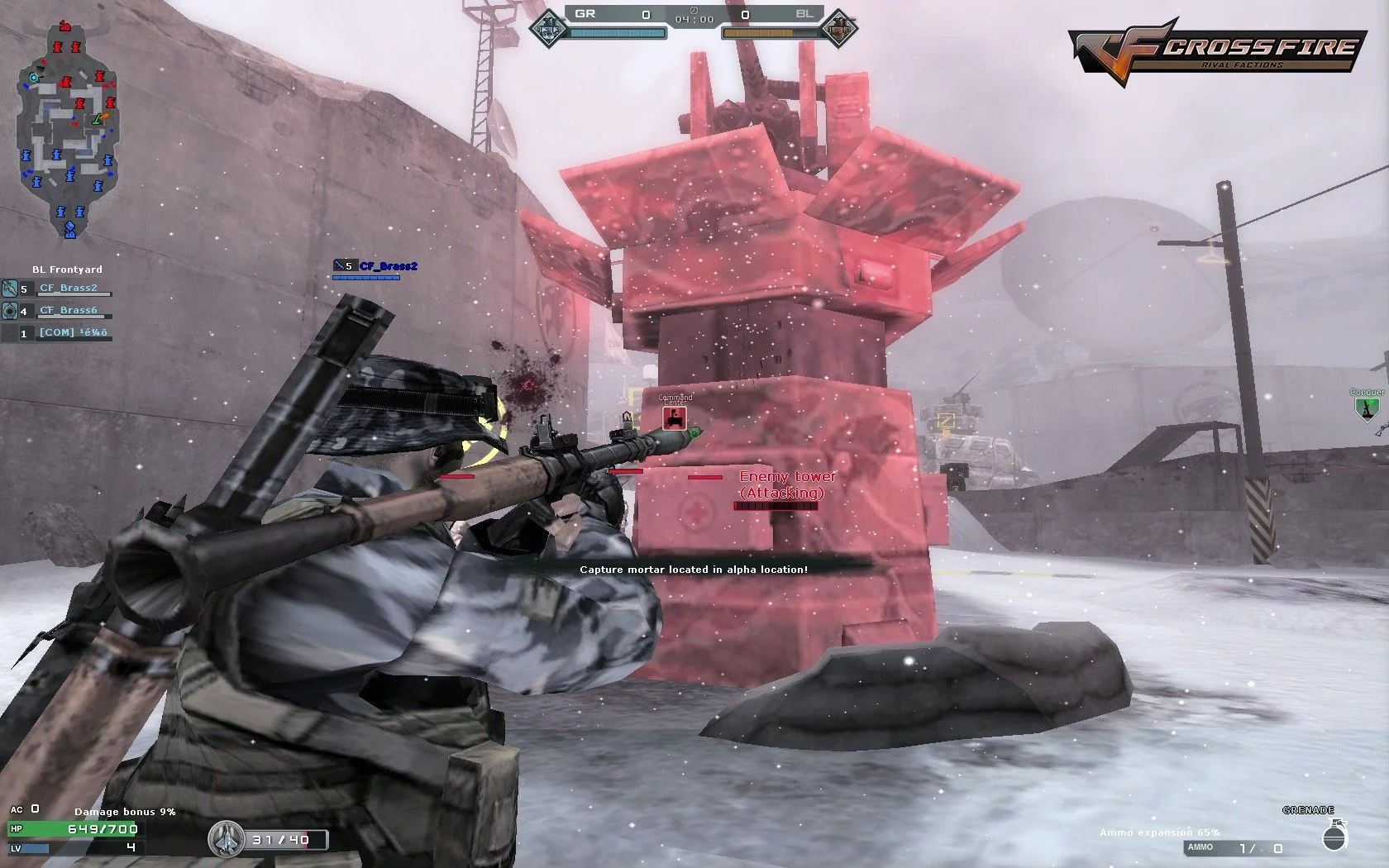Select squad member CF_Brass6 in the list
This screenshot has width=1389, height=868.
68,311
